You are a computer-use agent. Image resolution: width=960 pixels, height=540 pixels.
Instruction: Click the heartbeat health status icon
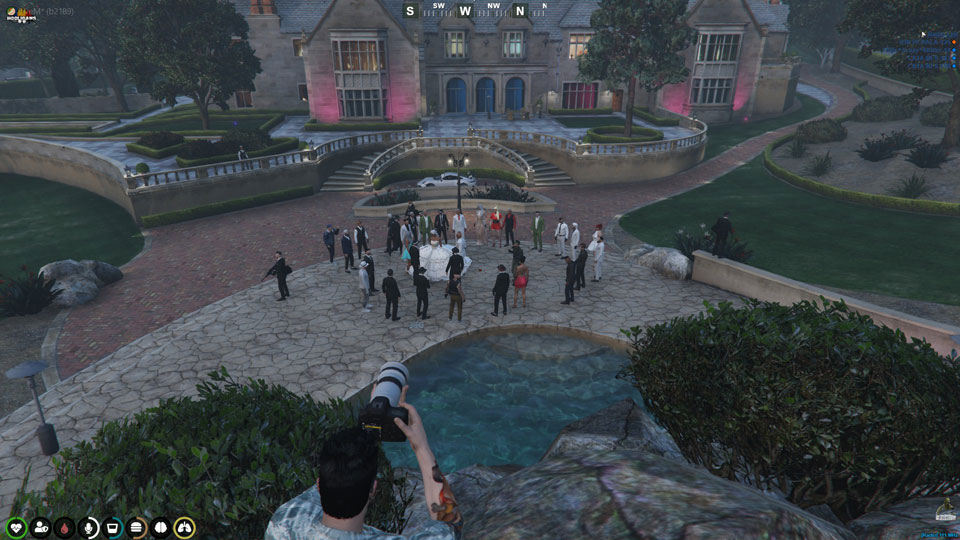tap(16, 527)
